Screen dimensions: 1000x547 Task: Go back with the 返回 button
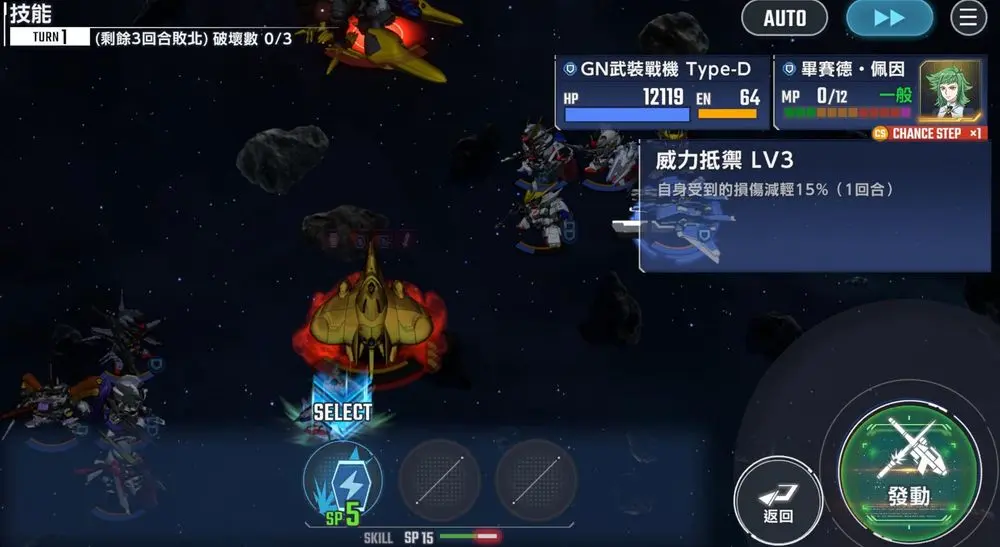[778, 499]
